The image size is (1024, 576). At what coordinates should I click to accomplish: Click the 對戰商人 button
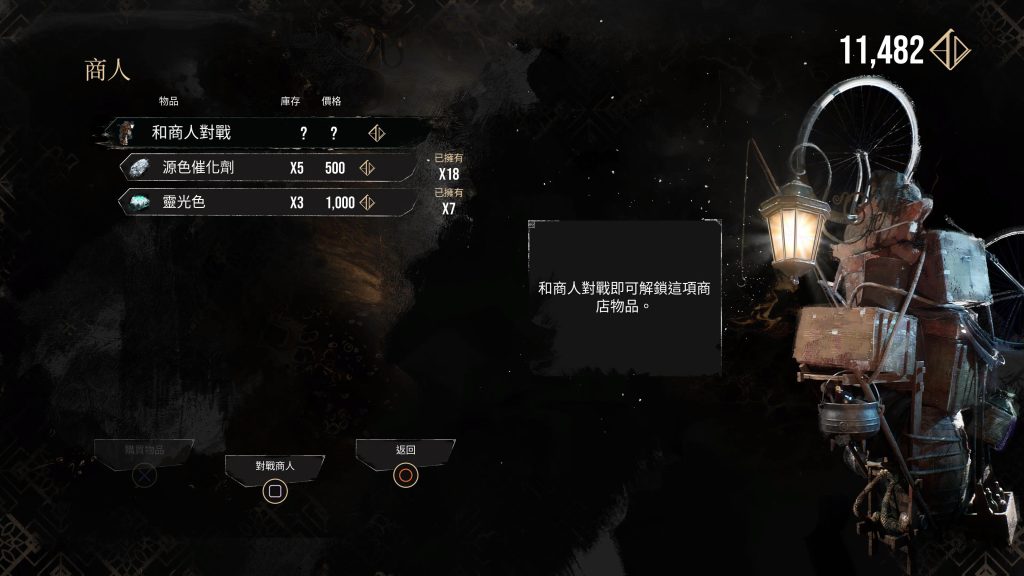[x=274, y=480]
